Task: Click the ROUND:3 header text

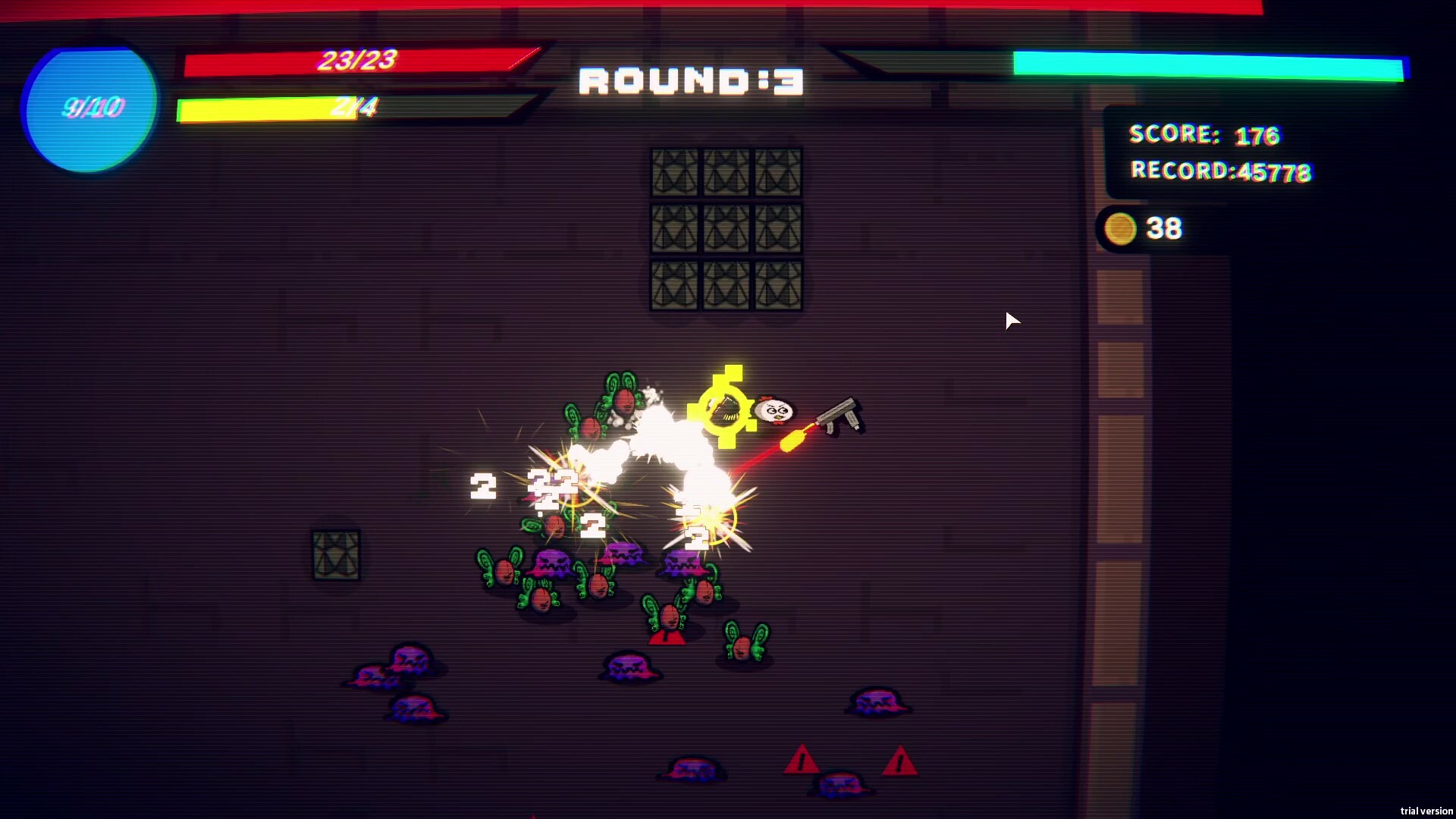Action: pos(689,82)
